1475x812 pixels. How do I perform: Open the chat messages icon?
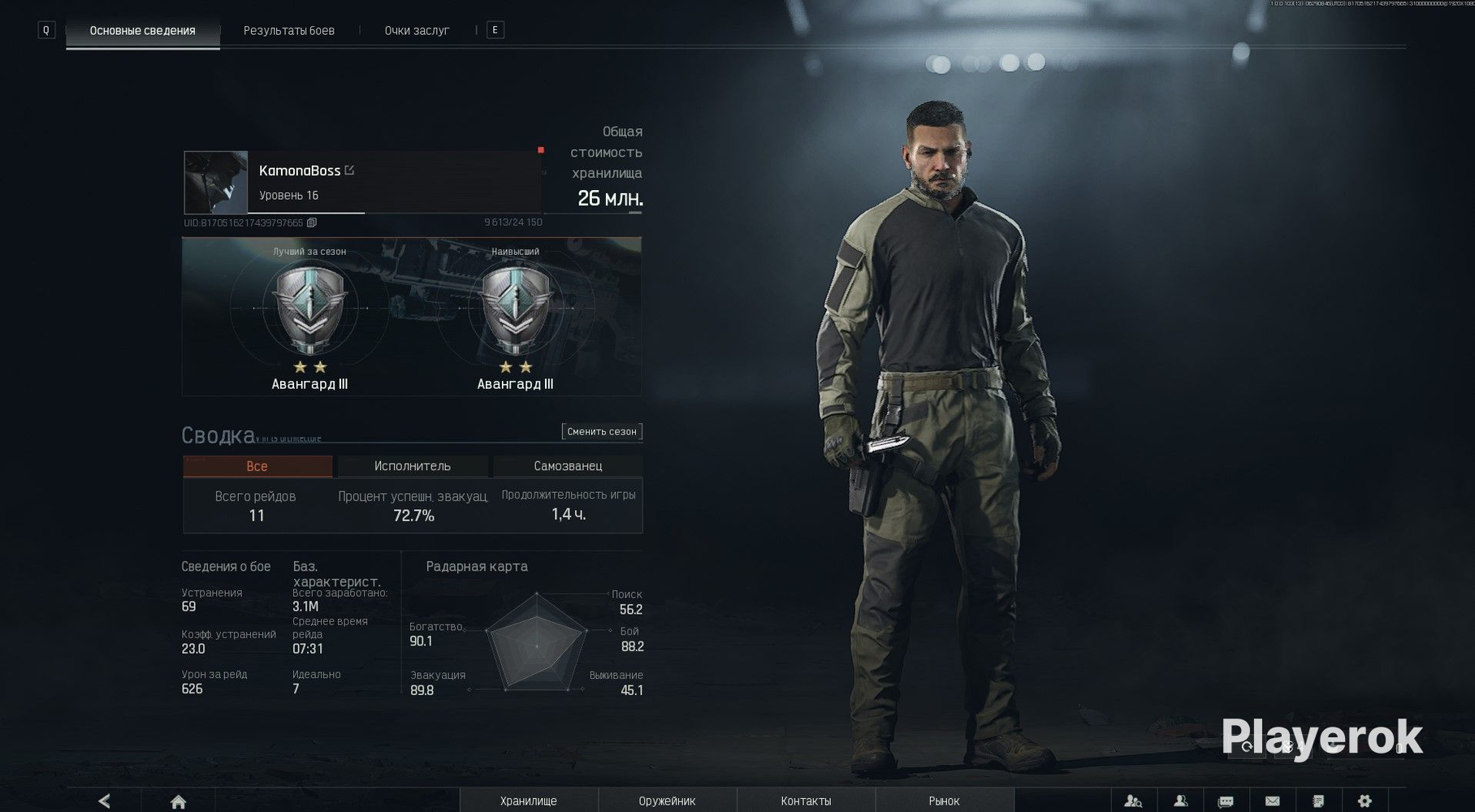point(1226,801)
